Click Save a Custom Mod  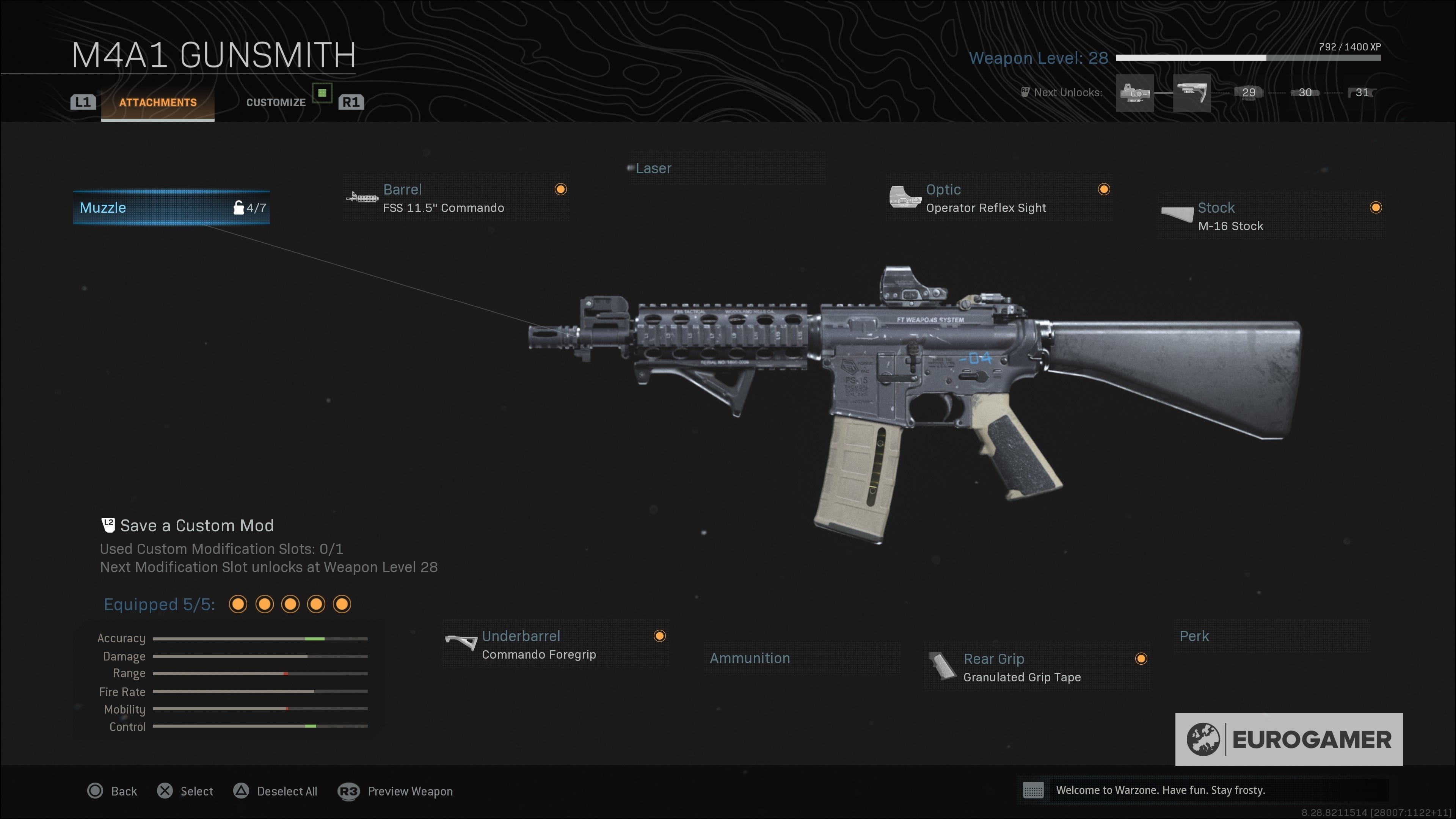[197, 525]
